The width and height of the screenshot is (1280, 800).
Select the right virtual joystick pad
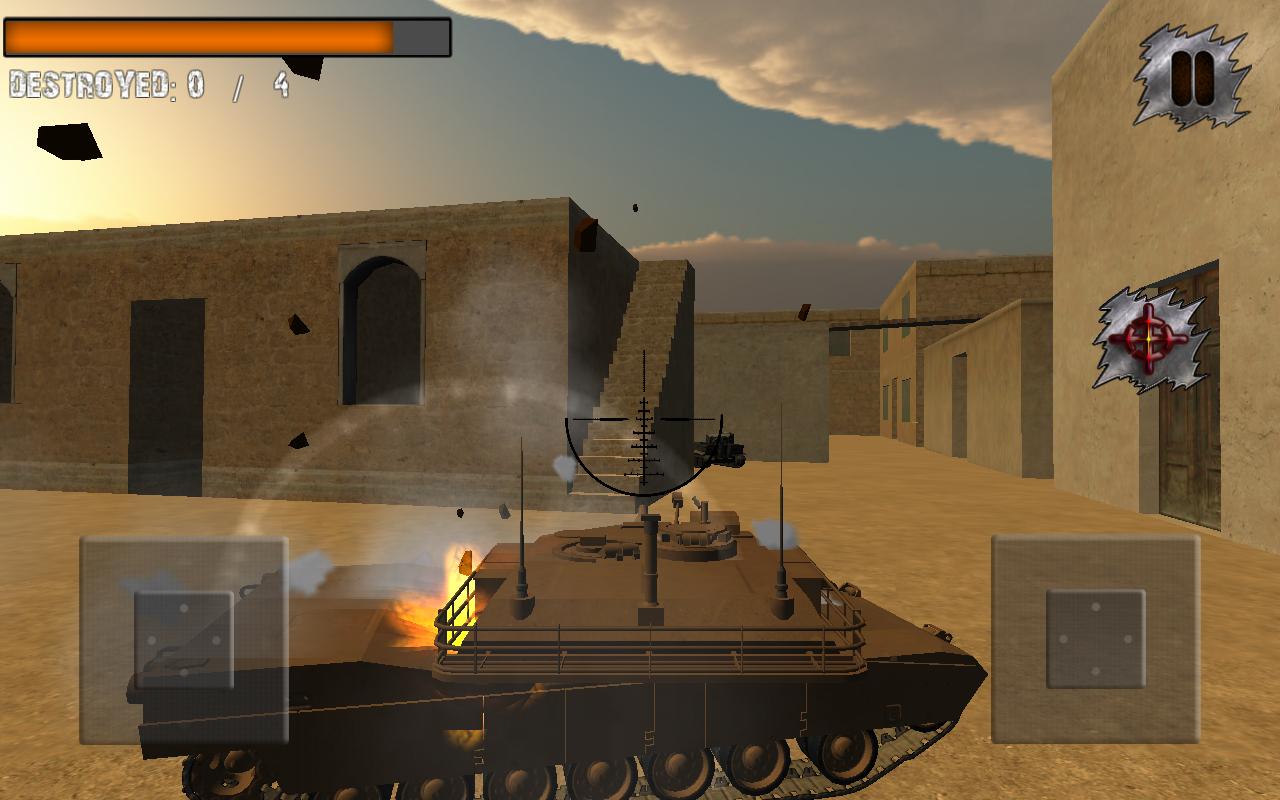point(1095,640)
